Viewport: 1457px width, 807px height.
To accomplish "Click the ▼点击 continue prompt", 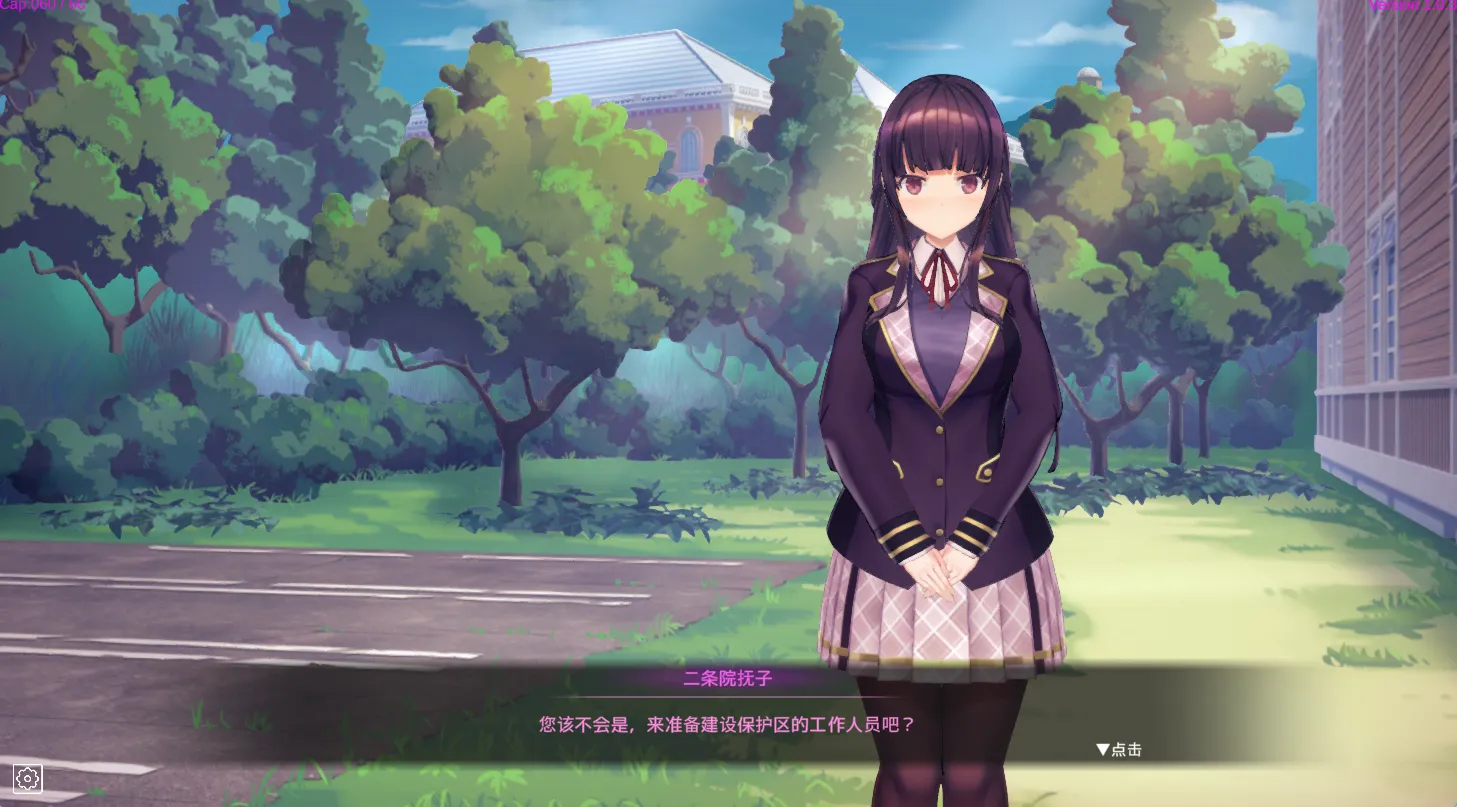I will [x=1119, y=749].
